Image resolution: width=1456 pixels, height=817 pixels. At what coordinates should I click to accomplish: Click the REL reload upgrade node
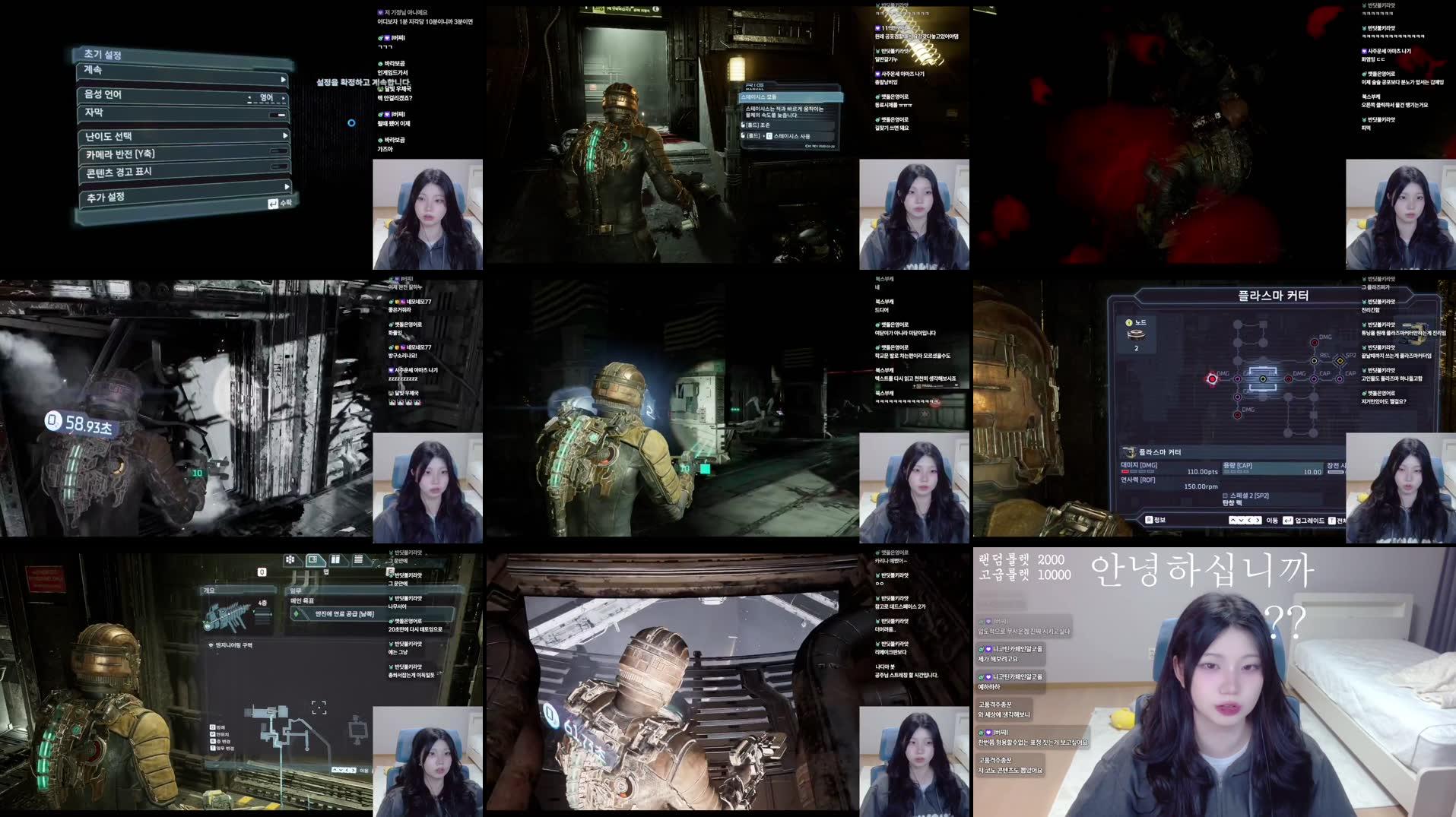coord(1314,360)
